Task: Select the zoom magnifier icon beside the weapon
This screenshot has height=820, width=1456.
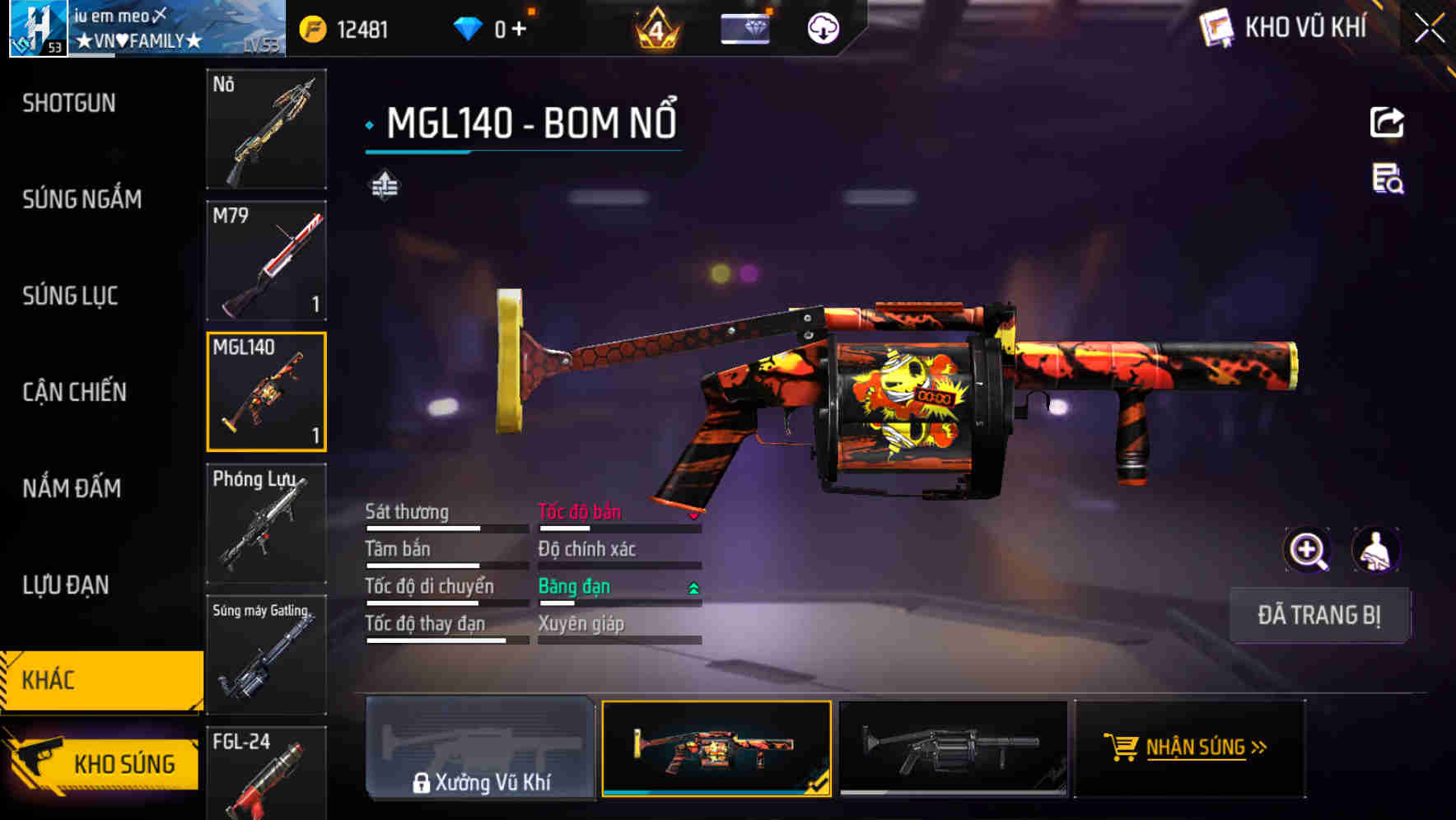Action: point(1308,550)
